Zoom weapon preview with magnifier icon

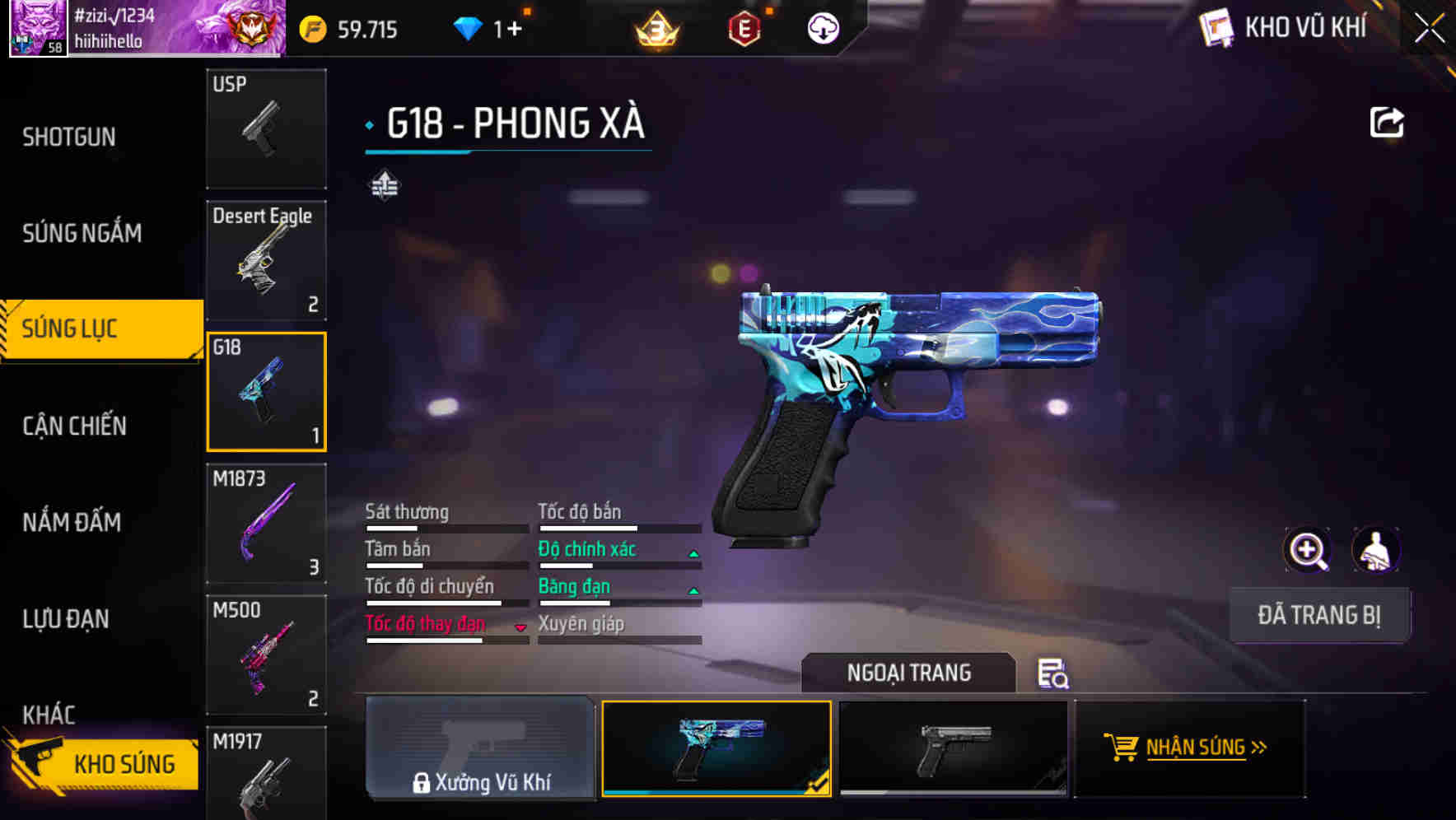(1308, 549)
